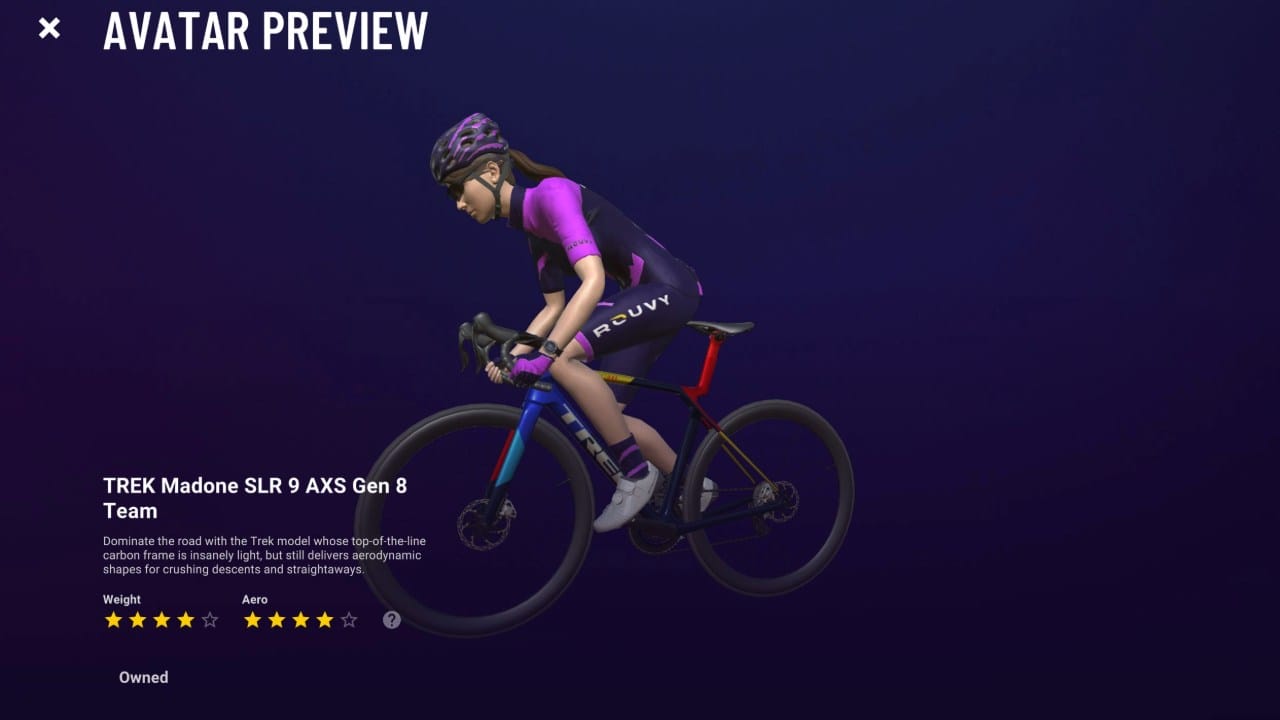Click the second Aero star
The image size is (1280, 720).
click(x=276, y=620)
